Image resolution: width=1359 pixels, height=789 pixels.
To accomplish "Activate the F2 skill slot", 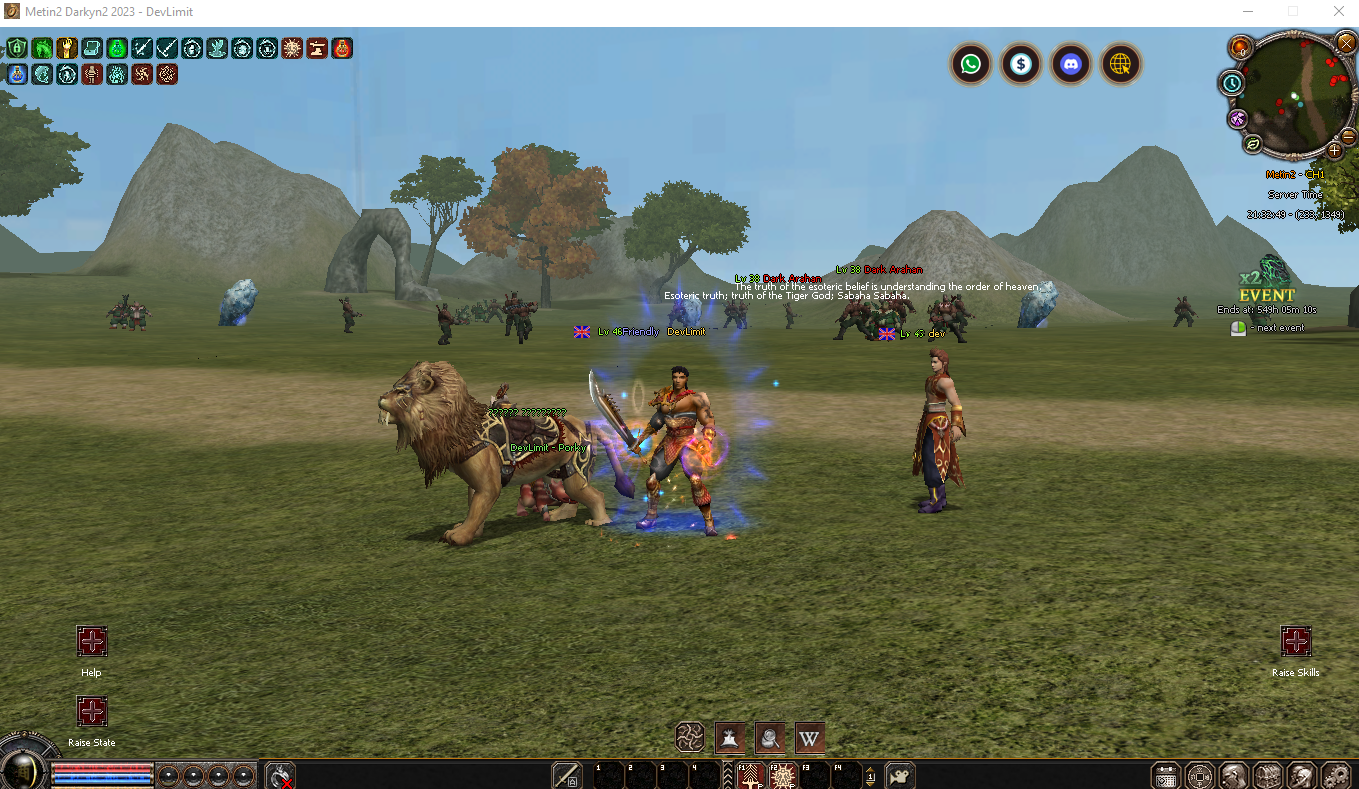I will (782, 775).
